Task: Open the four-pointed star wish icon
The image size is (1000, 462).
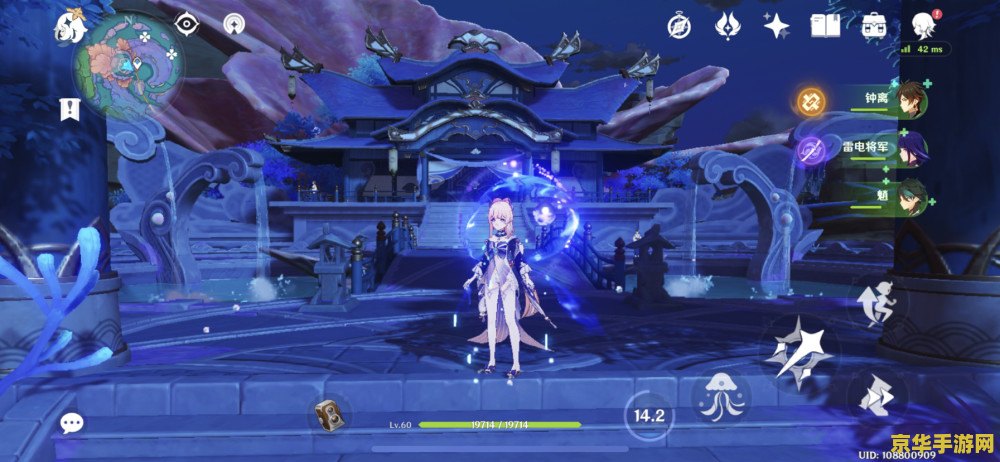Action: 776,26
